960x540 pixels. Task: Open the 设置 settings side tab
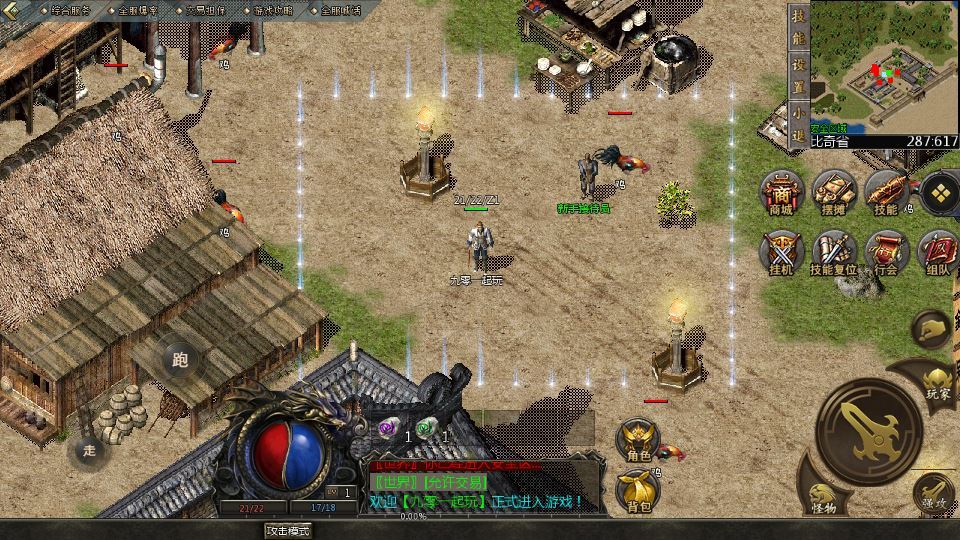point(798,74)
